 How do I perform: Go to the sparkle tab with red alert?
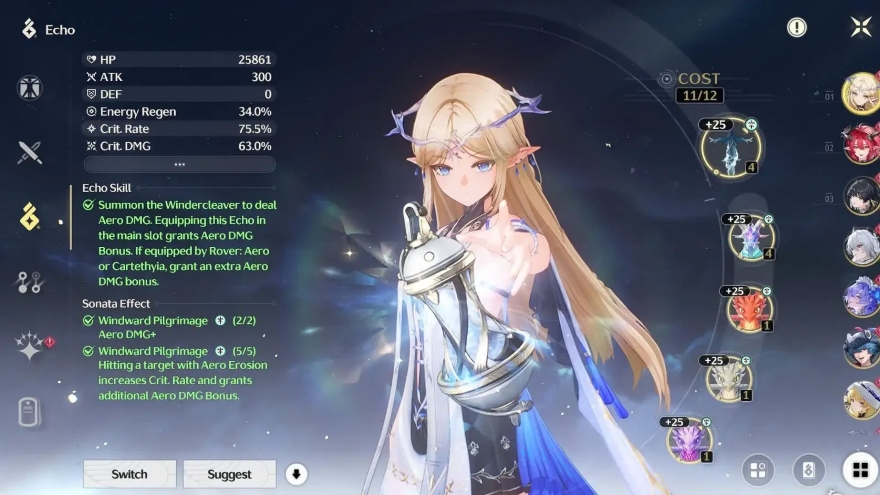[29, 346]
